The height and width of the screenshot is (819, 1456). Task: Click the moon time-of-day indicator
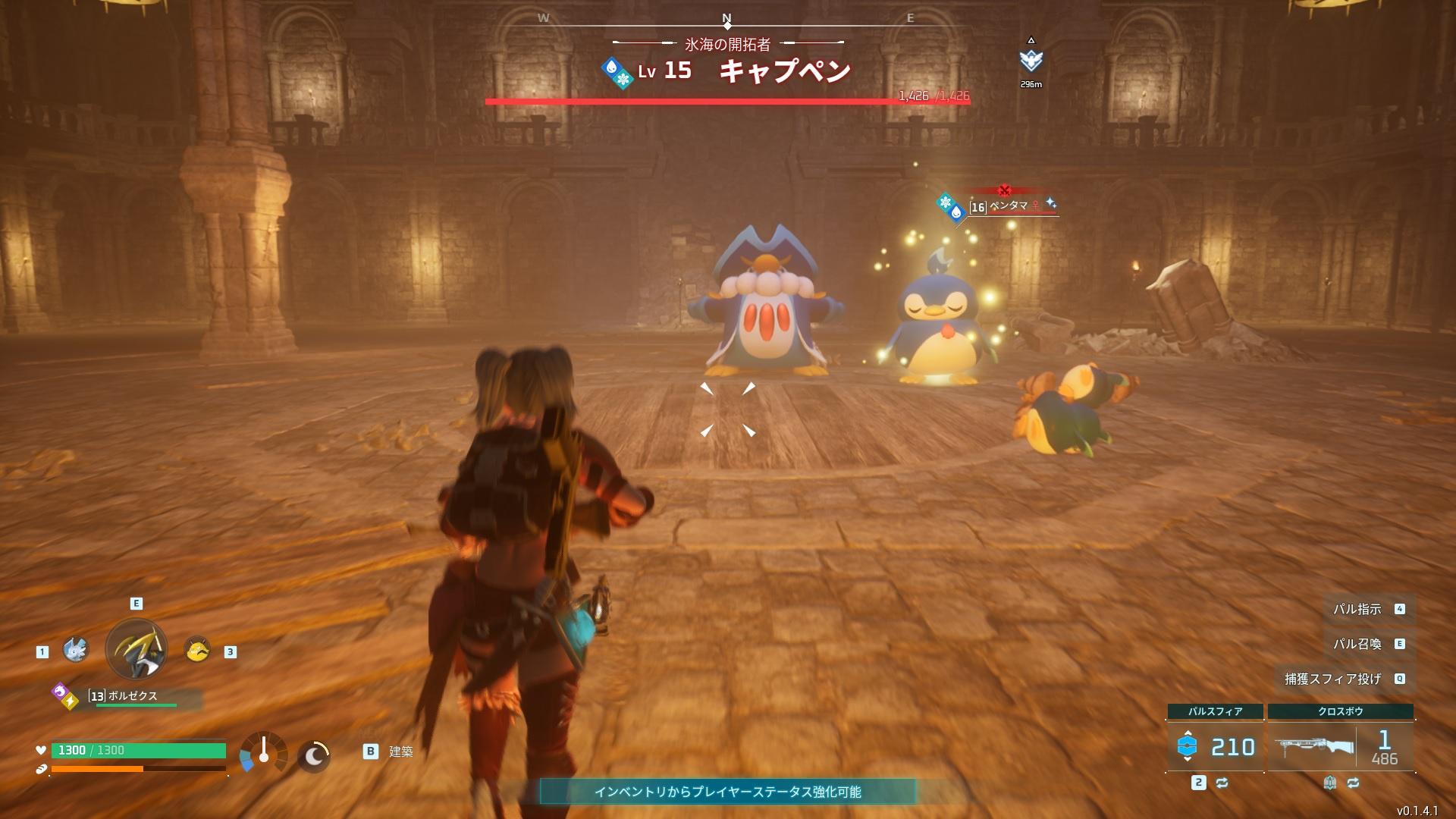point(313,755)
